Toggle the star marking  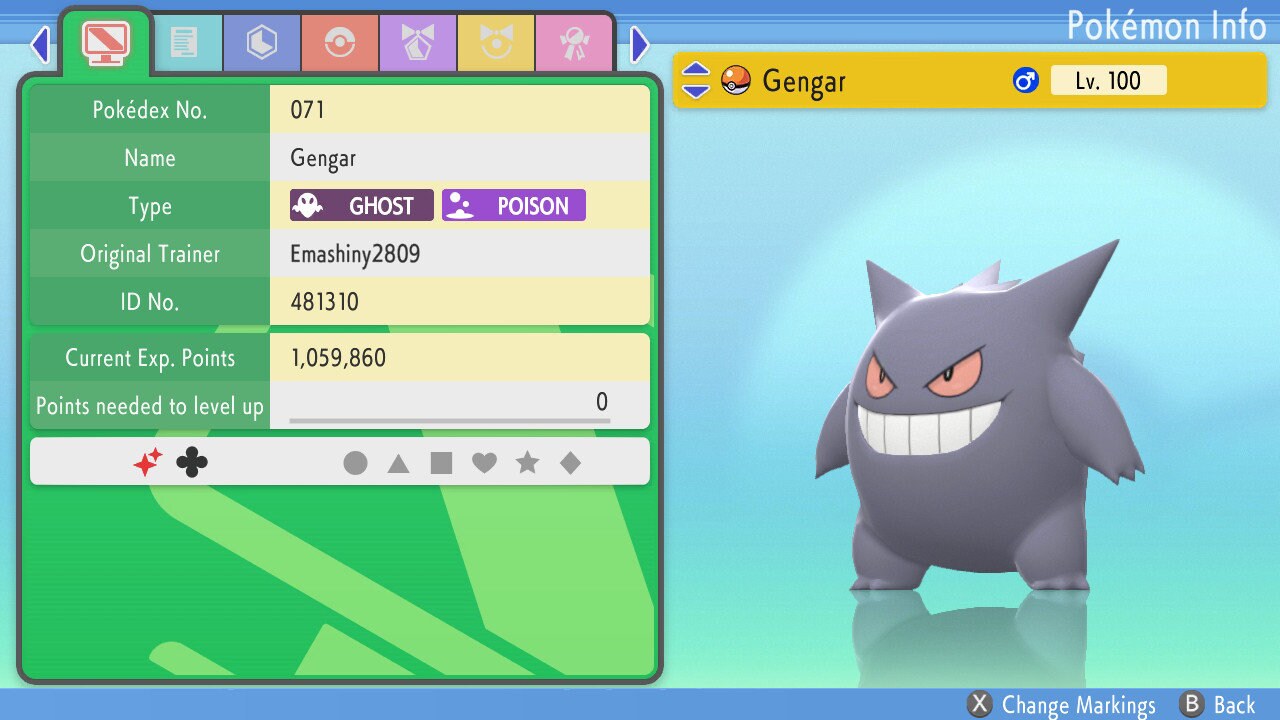point(527,463)
